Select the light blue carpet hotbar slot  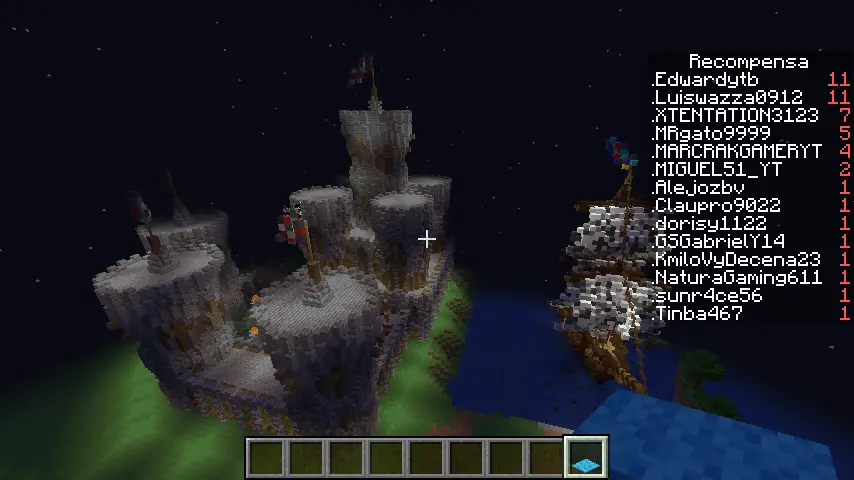(x=586, y=457)
